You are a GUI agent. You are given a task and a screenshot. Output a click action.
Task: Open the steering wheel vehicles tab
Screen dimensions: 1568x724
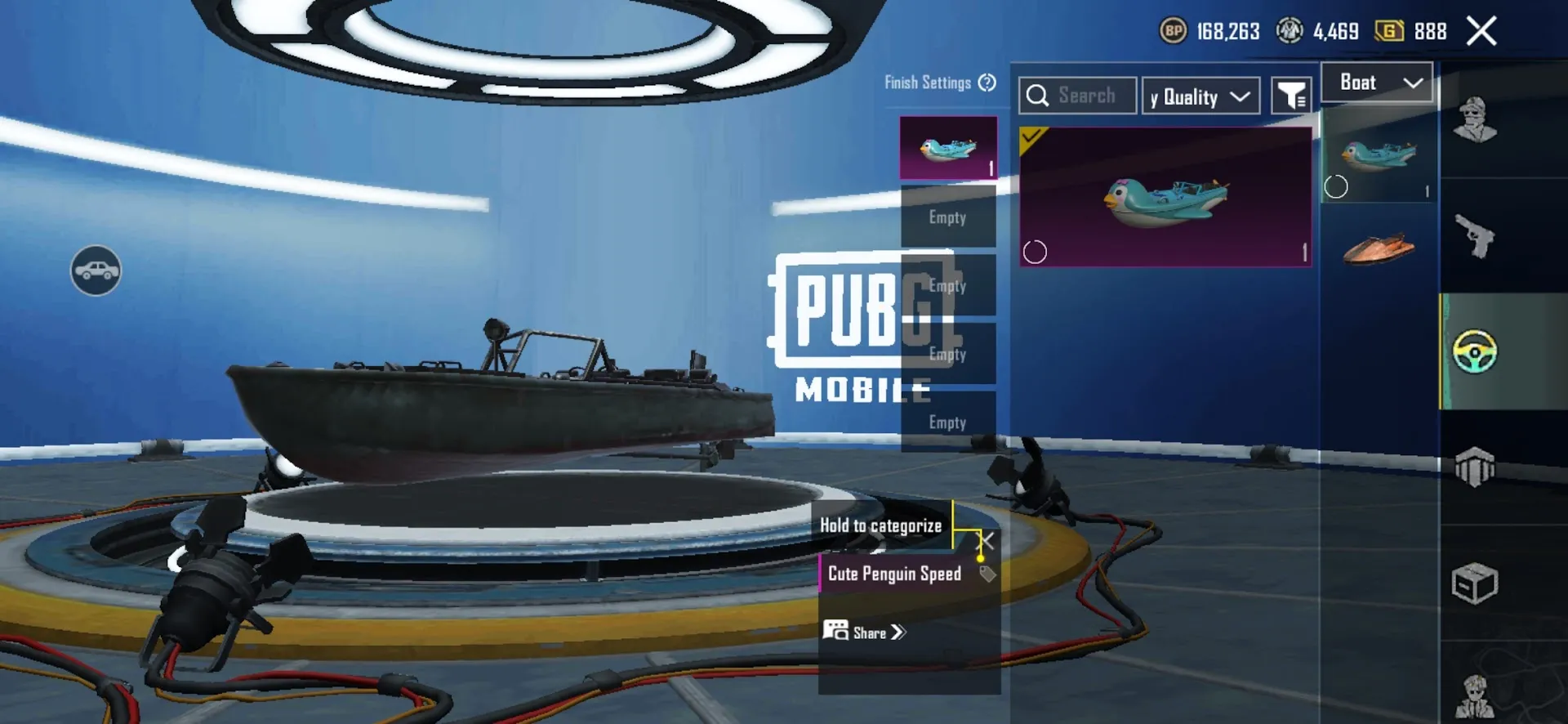pos(1475,351)
